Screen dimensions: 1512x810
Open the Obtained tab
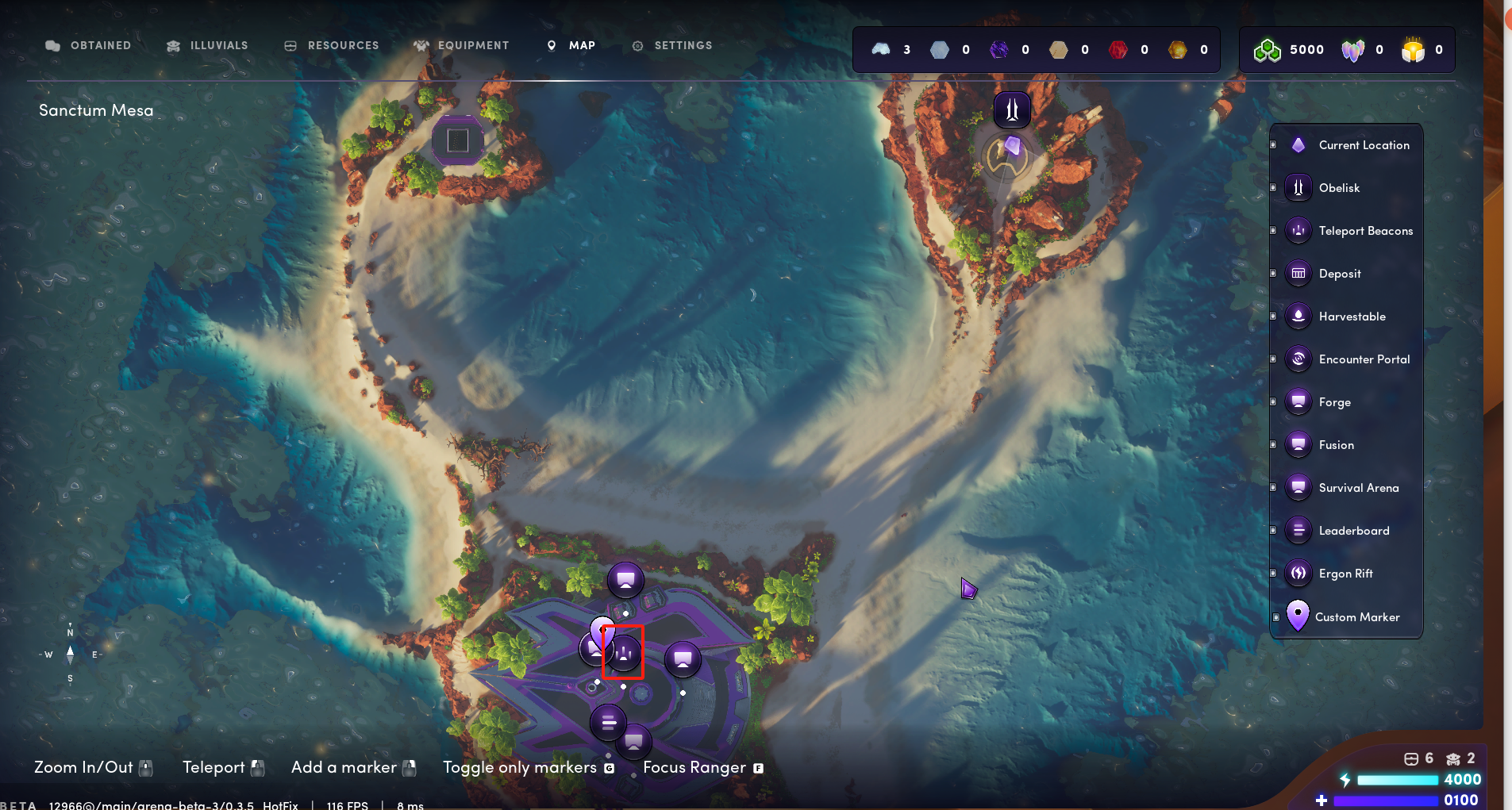click(88, 46)
